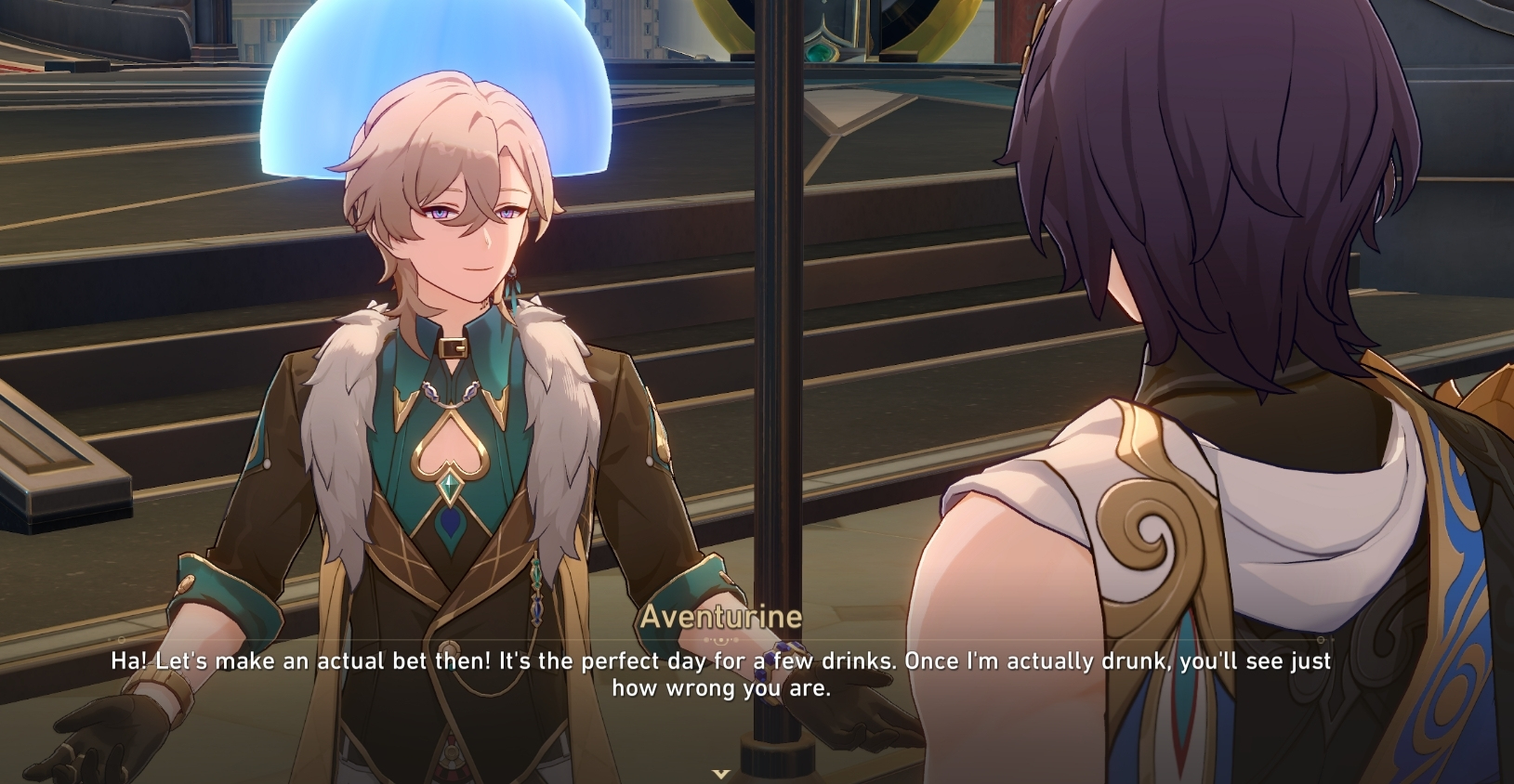1514x784 pixels.
Task: Advance dialogue with the down-arrow continue indicator
Action: pyautogui.click(x=720, y=773)
